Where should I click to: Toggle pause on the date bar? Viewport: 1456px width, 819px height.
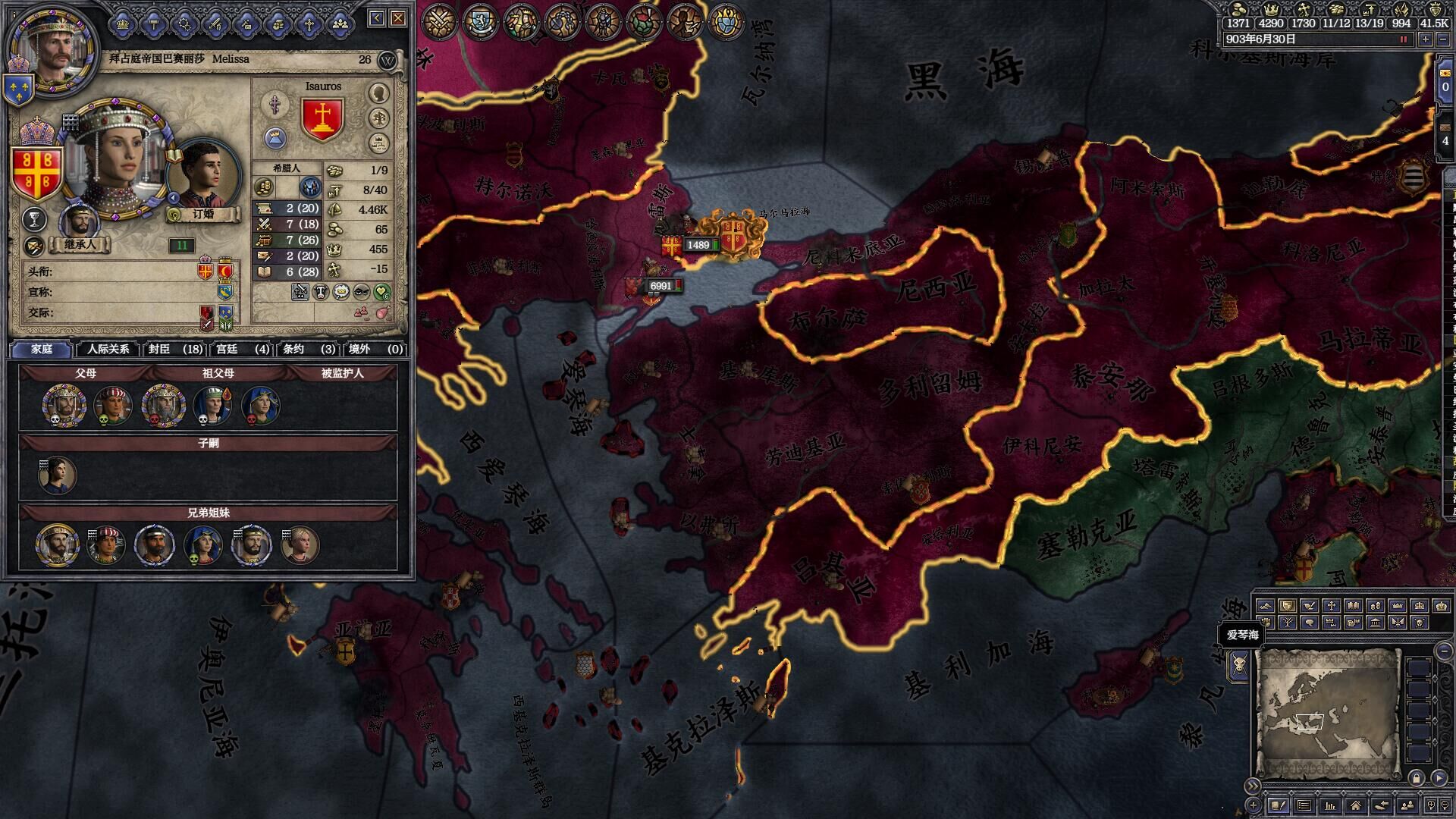coord(1404,39)
